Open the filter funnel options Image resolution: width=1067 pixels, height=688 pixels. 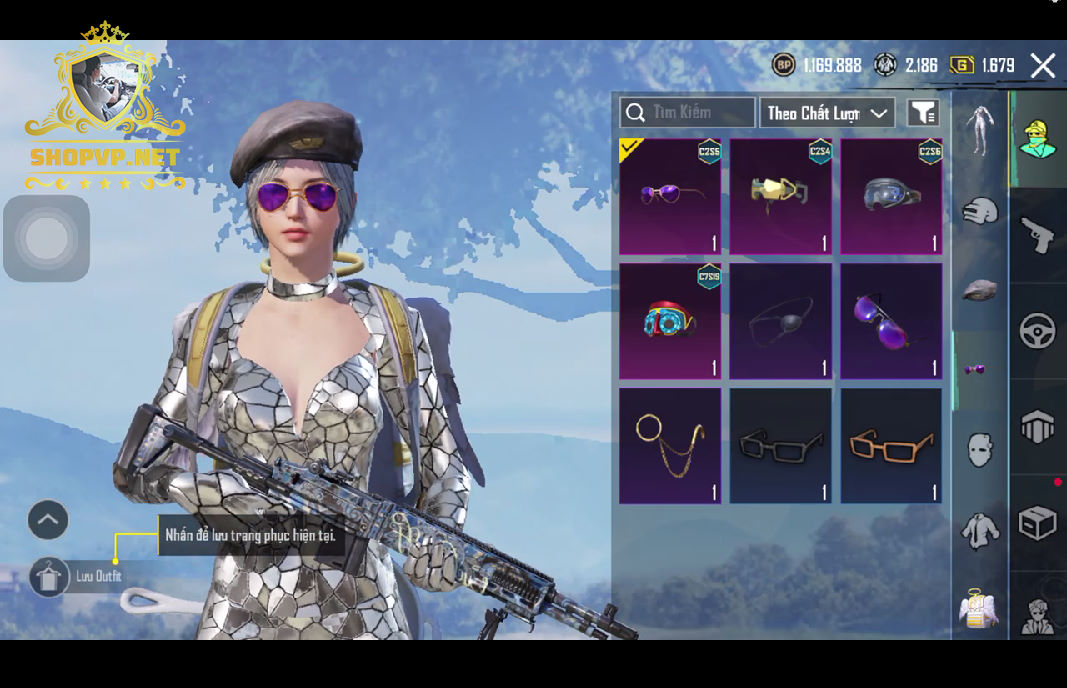923,113
